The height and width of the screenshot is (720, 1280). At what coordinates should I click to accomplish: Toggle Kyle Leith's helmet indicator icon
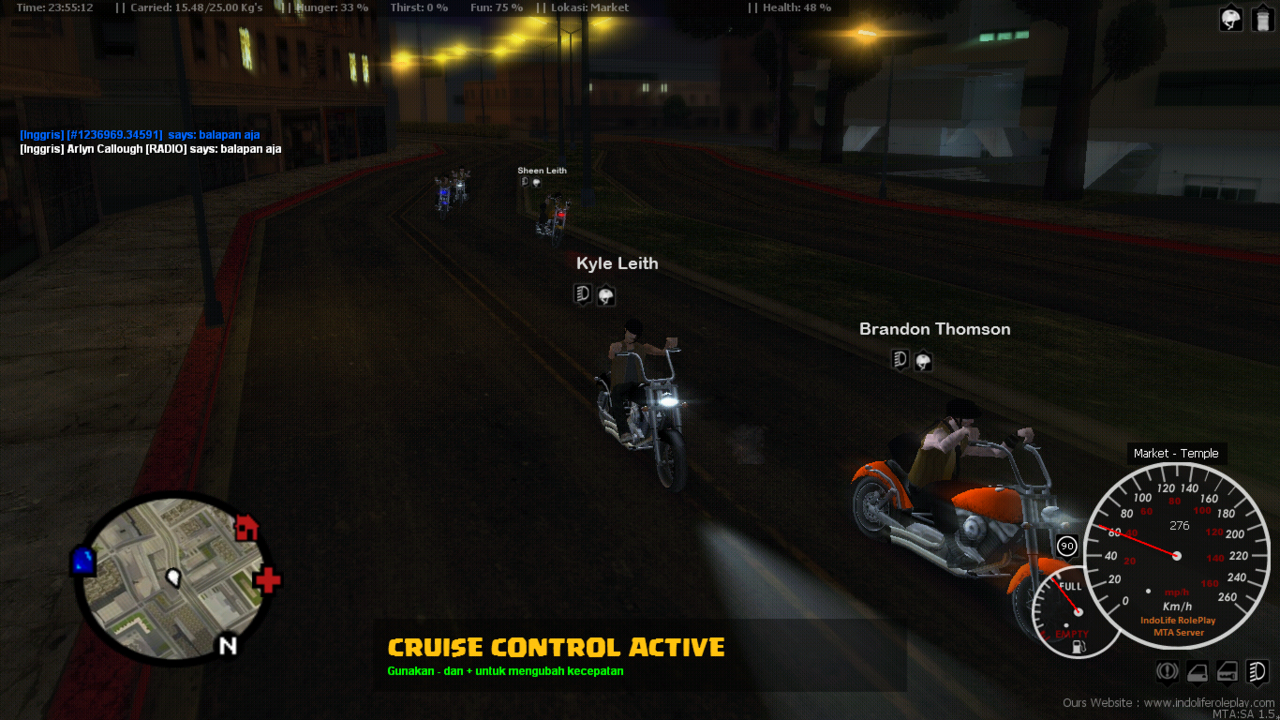[x=606, y=295]
